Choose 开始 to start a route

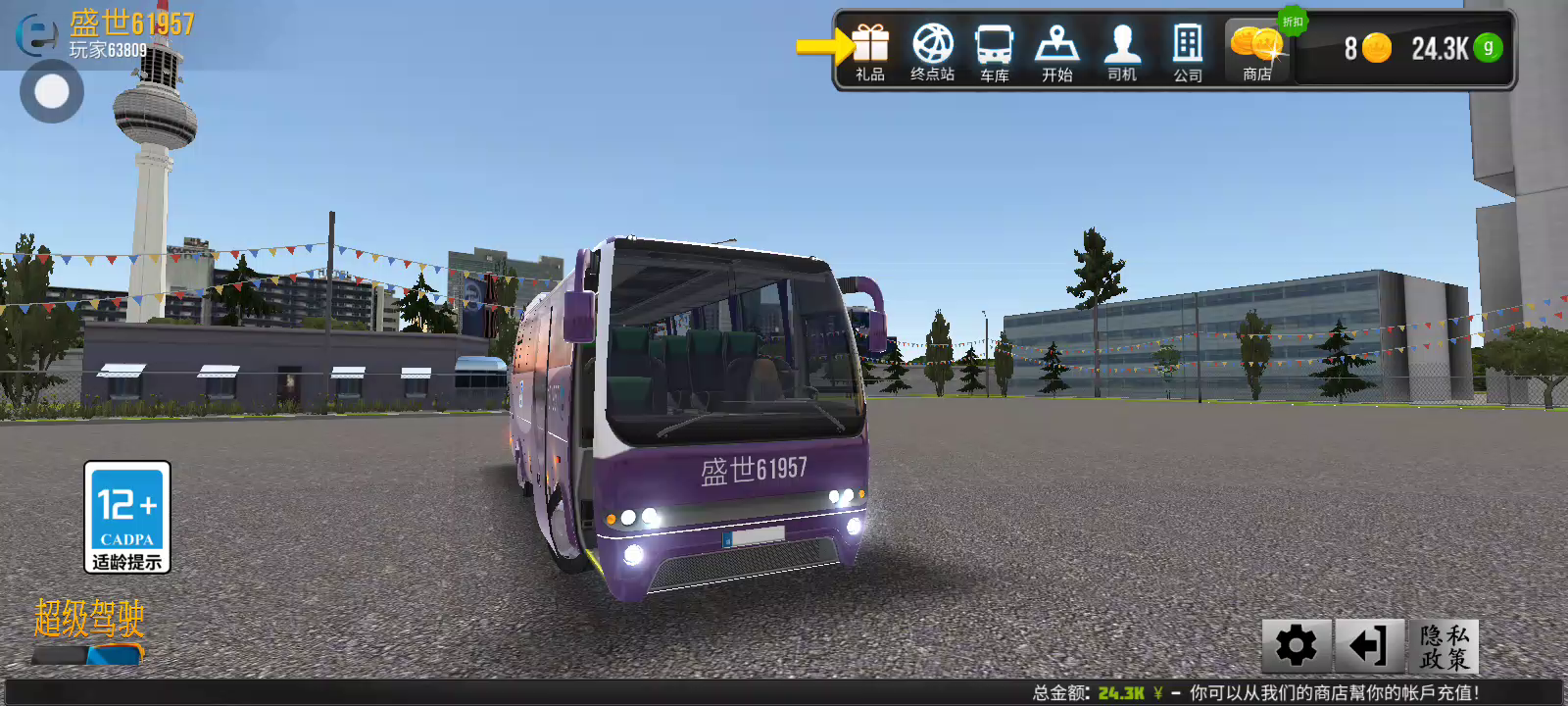(x=1056, y=53)
